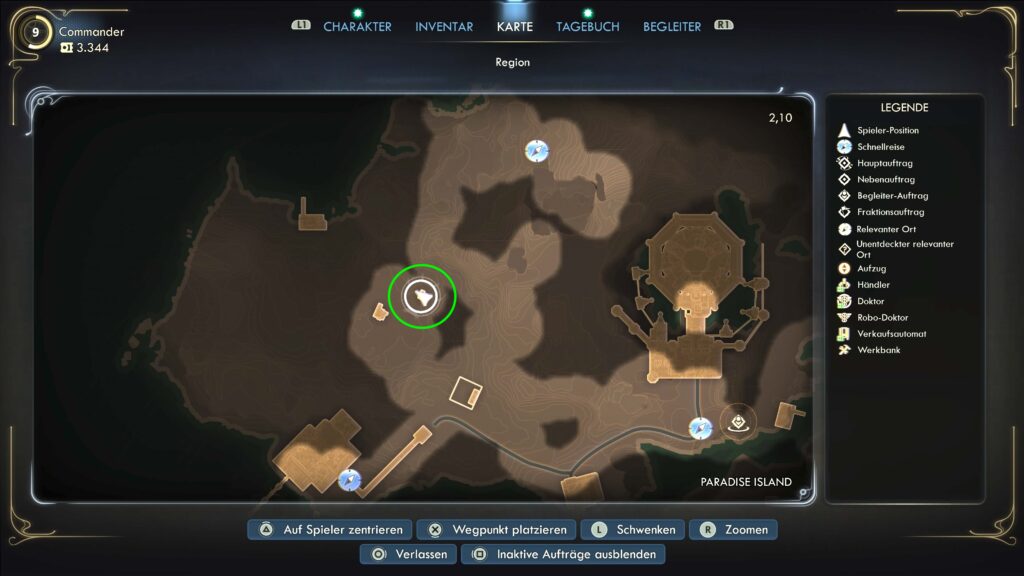This screenshot has width=1024, height=576.
Task: Choose the Nebenauftrag legend entry
Action: coord(885,180)
